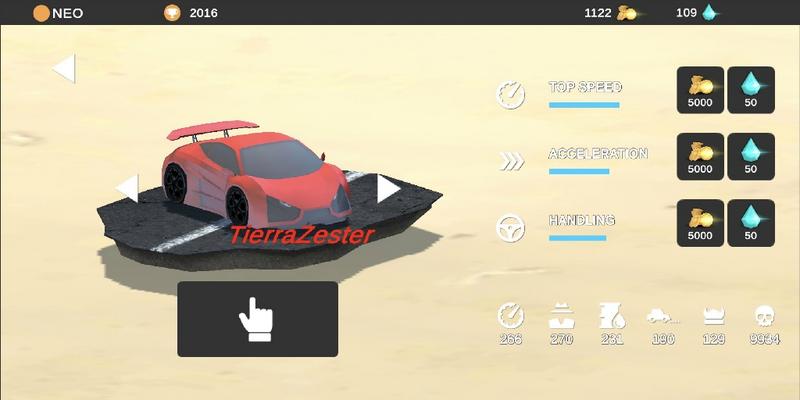
Task: Show the next car
Action: click(388, 188)
